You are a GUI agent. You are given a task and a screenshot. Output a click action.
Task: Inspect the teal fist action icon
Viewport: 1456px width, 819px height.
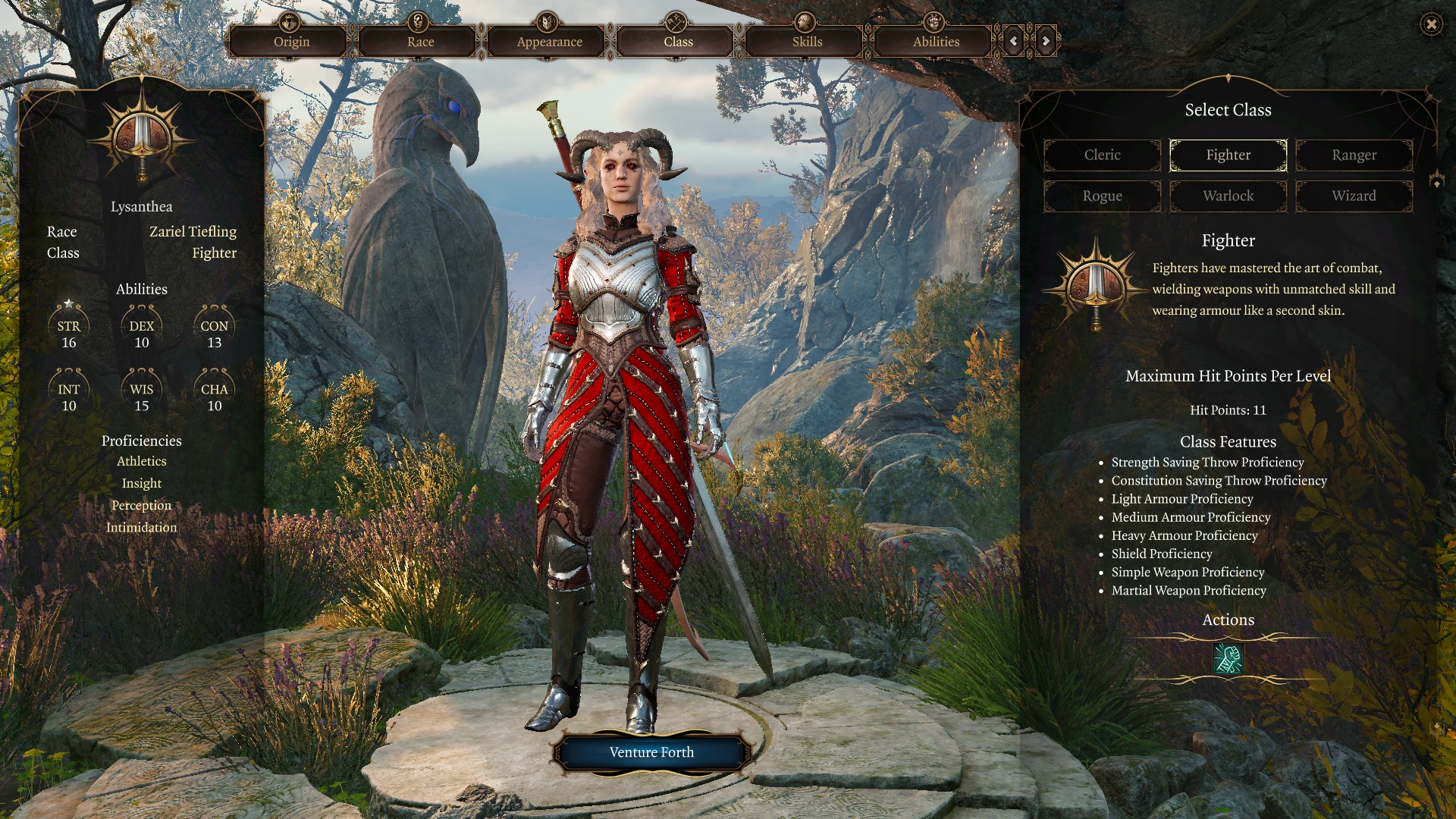tap(1228, 658)
